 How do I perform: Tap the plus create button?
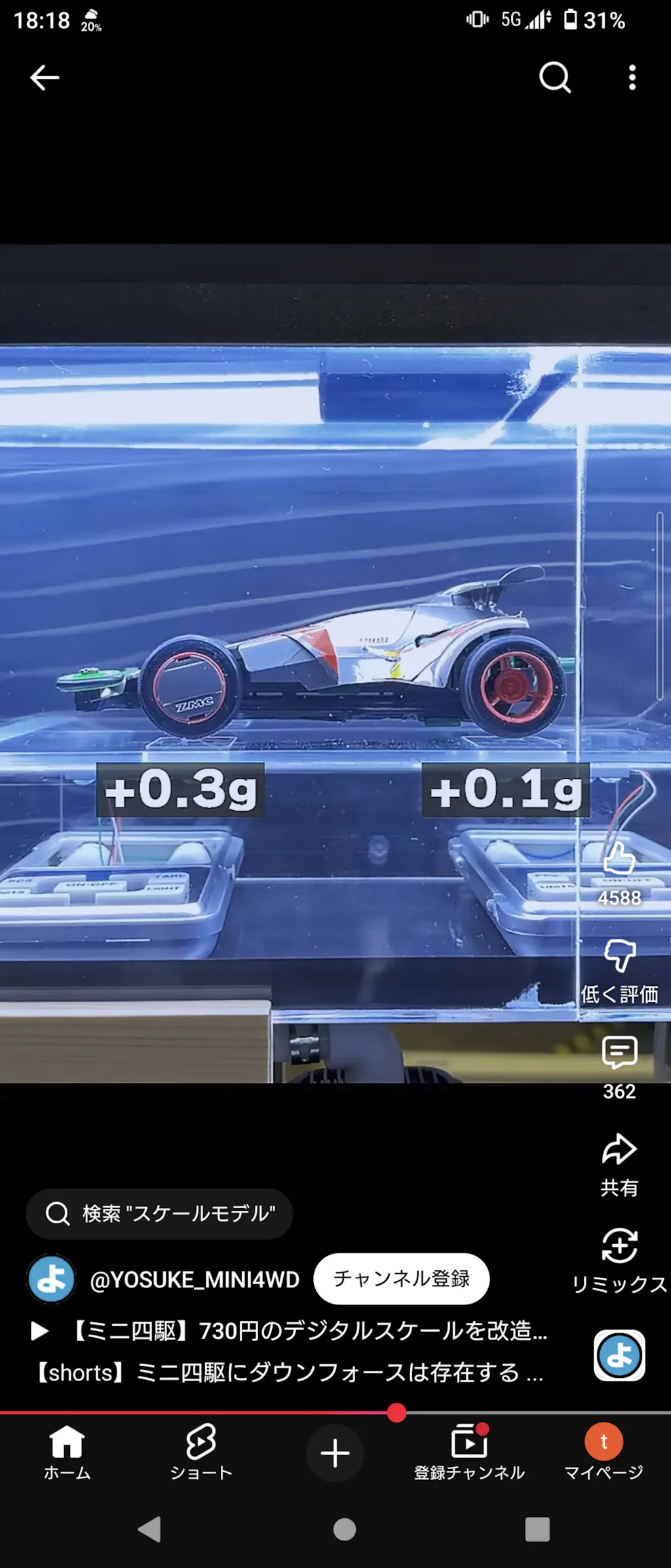pyautogui.click(x=335, y=1453)
